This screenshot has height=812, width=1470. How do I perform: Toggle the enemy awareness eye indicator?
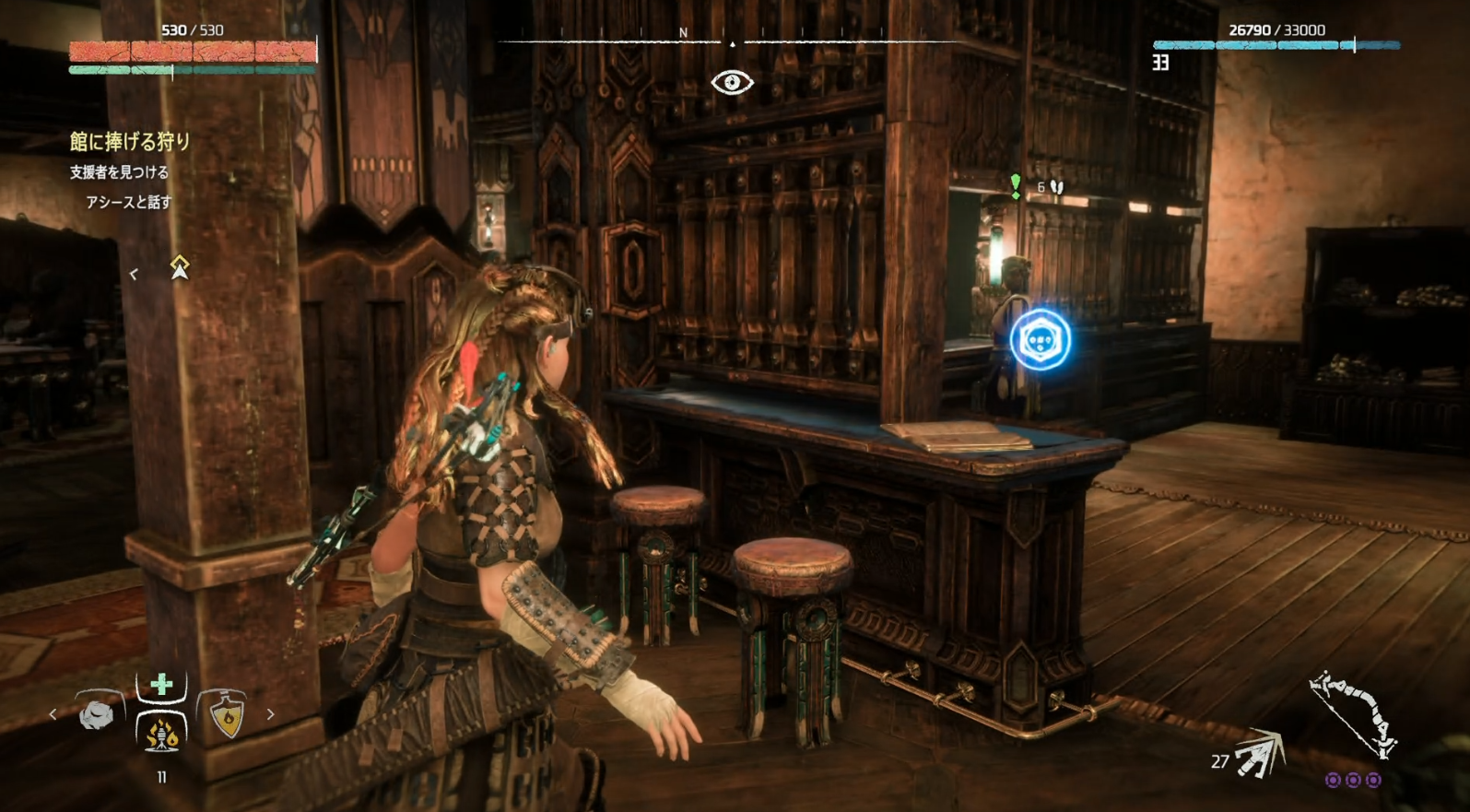pos(732,81)
